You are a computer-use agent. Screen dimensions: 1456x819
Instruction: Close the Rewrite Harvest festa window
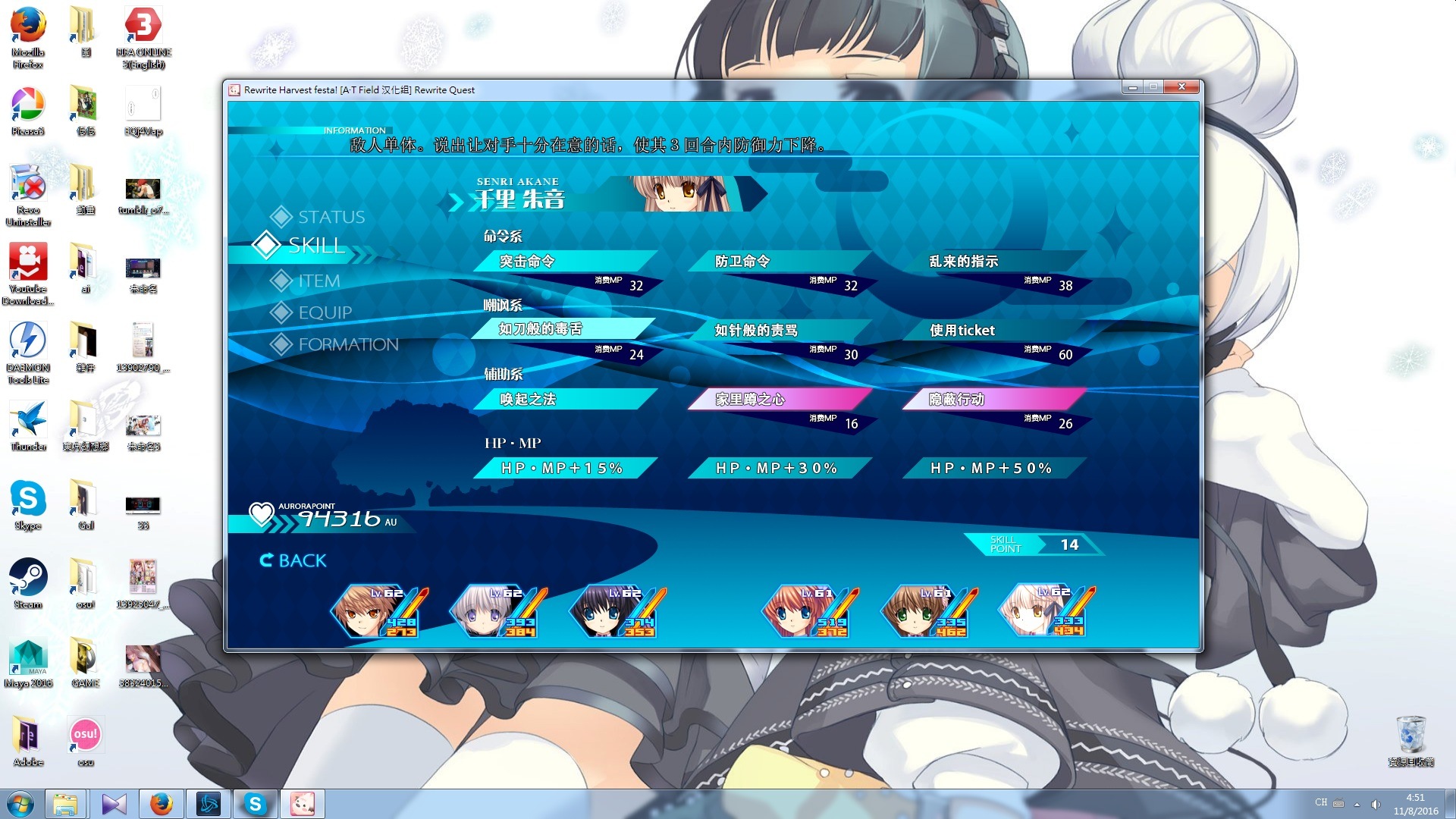pyautogui.click(x=1181, y=87)
